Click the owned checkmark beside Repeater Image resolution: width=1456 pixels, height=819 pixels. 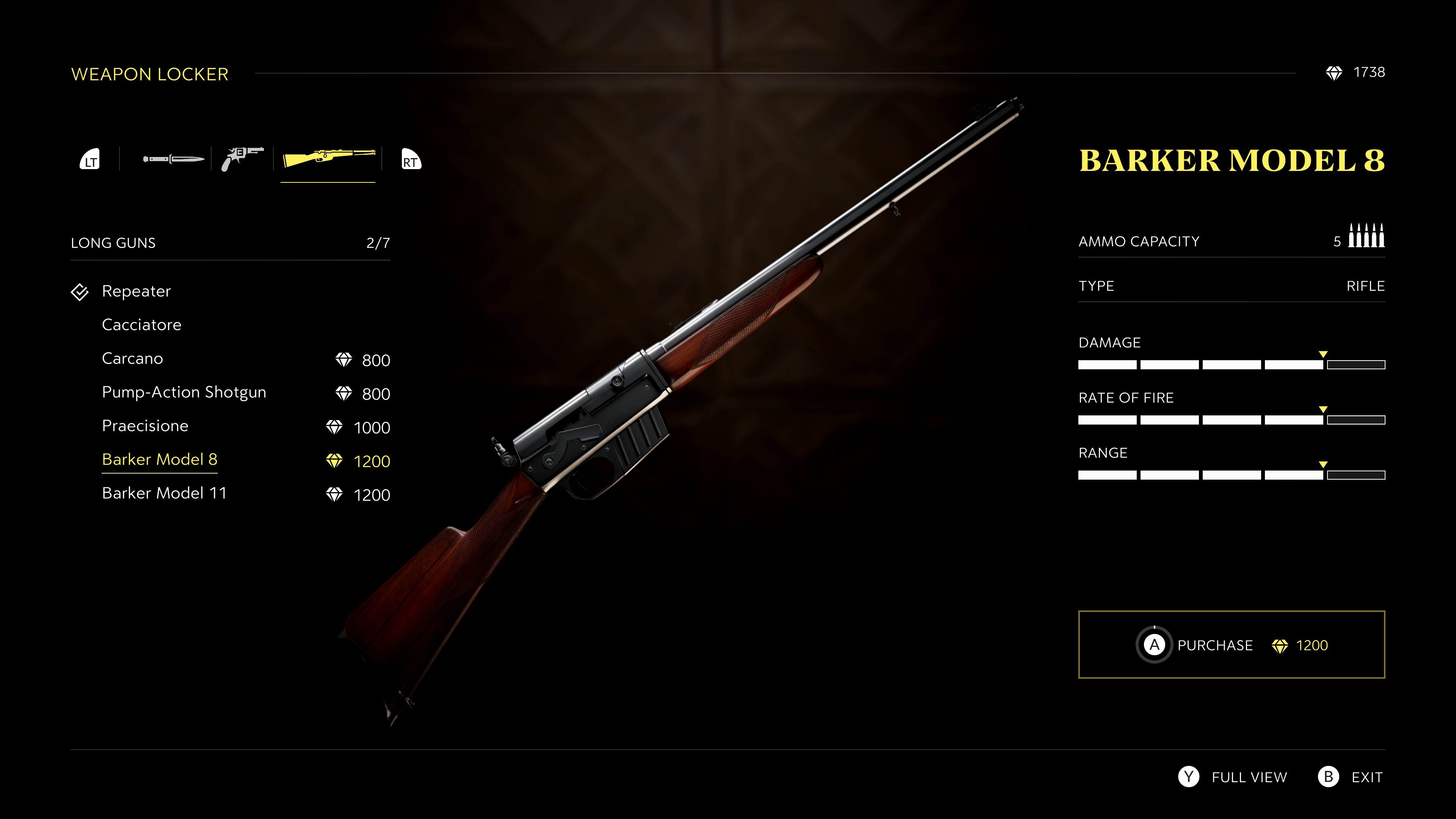(80, 292)
